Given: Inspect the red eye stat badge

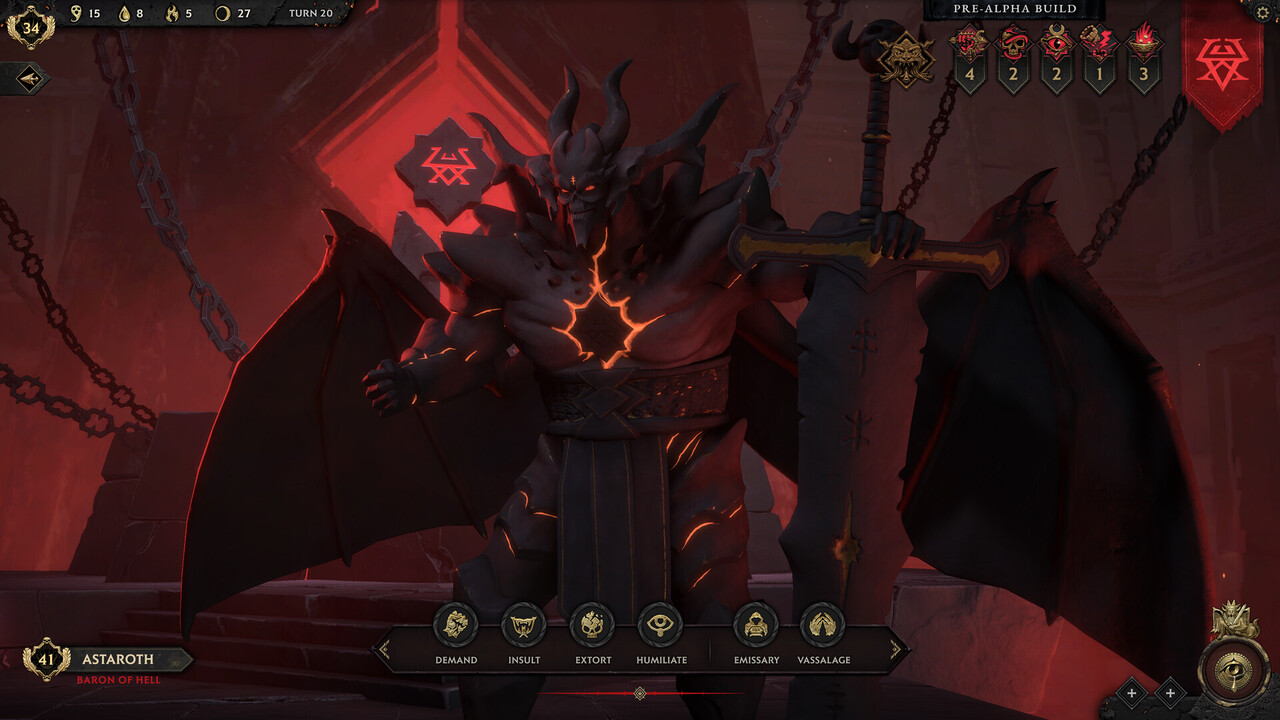Looking at the screenshot, I should point(1056,45).
